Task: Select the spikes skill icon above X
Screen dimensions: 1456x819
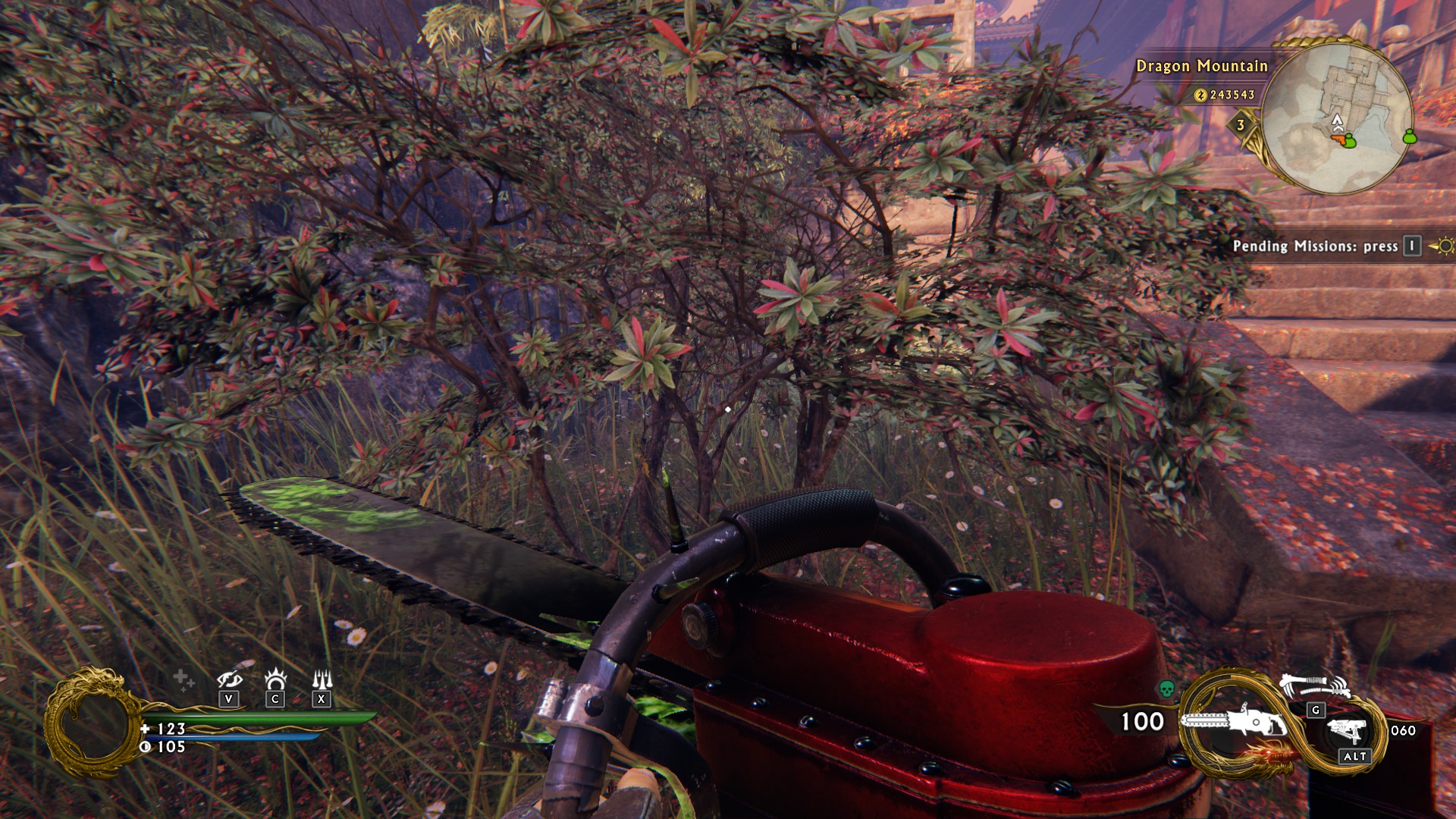Action: click(x=322, y=678)
